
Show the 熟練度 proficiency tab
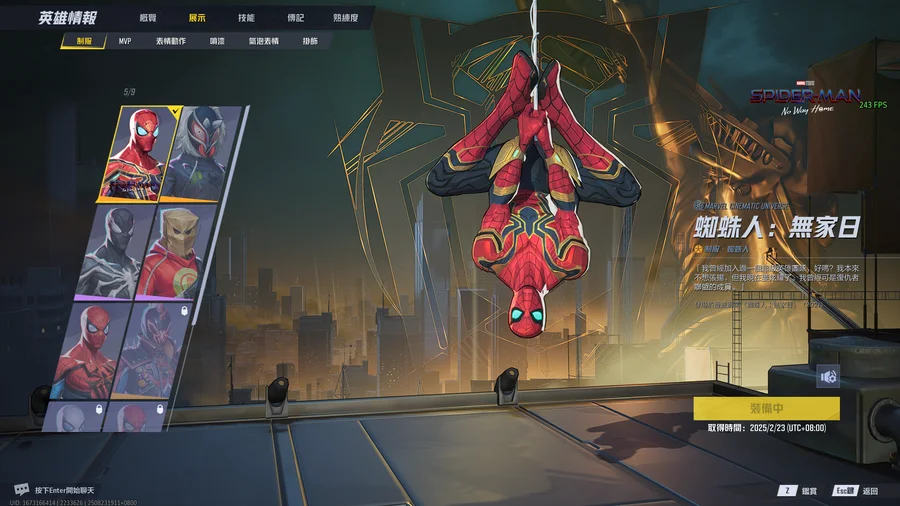click(x=346, y=18)
